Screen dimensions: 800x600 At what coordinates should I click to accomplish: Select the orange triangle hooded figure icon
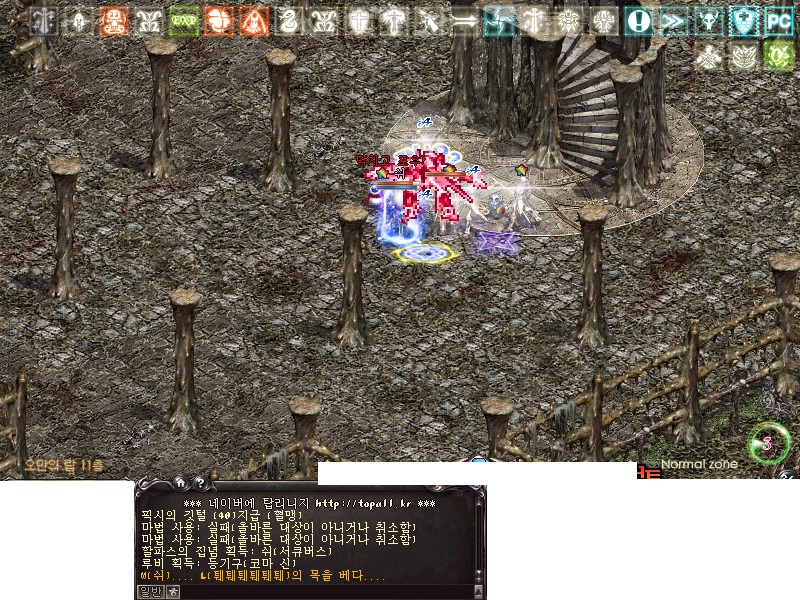click(x=253, y=21)
